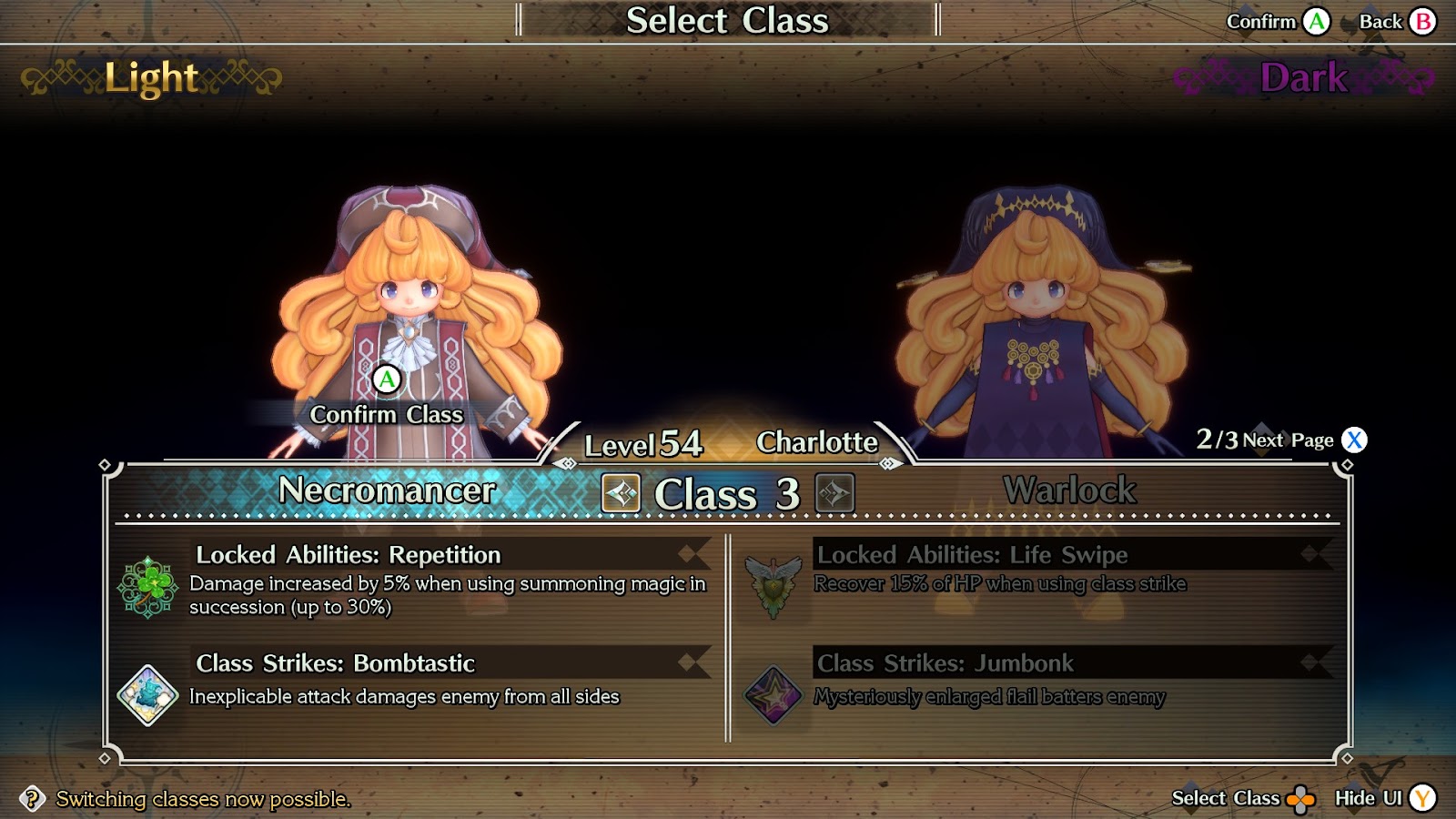Click the Life Swipe winged emblem icon
Image resolution: width=1456 pixels, height=819 pixels.
coord(773,586)
